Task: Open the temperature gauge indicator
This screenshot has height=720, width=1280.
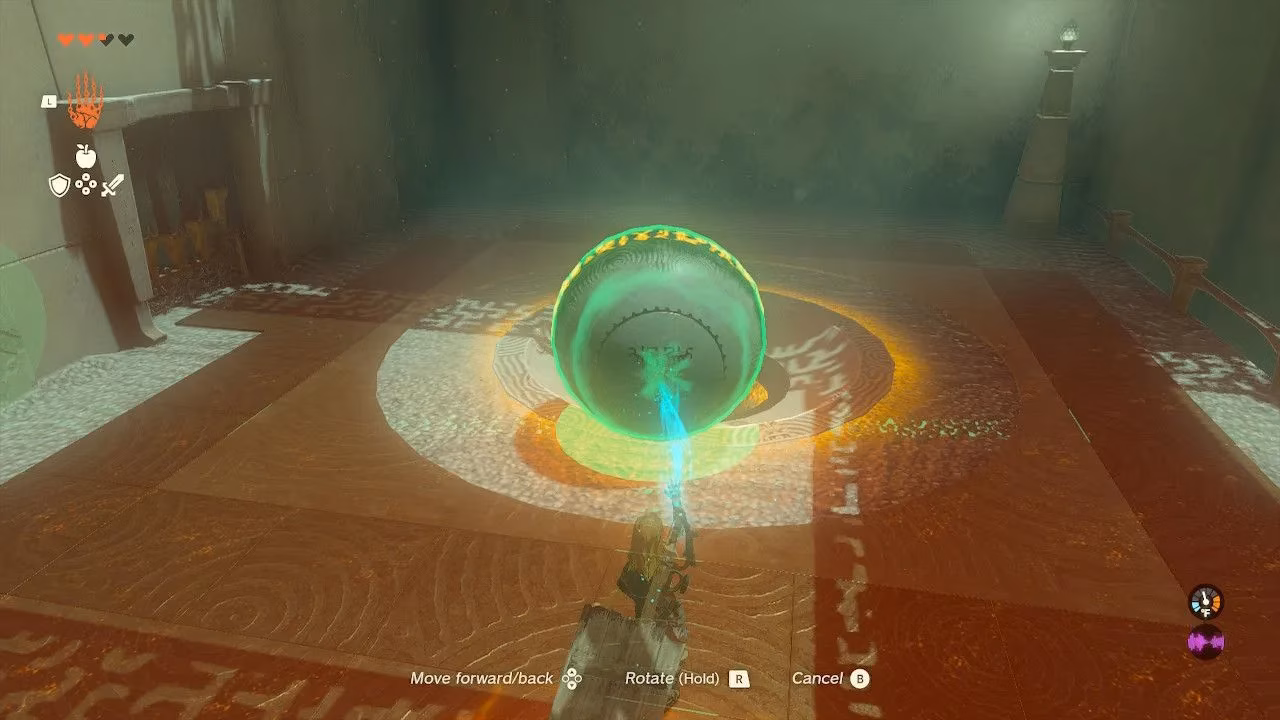Action: click(x=1204, y=600)
